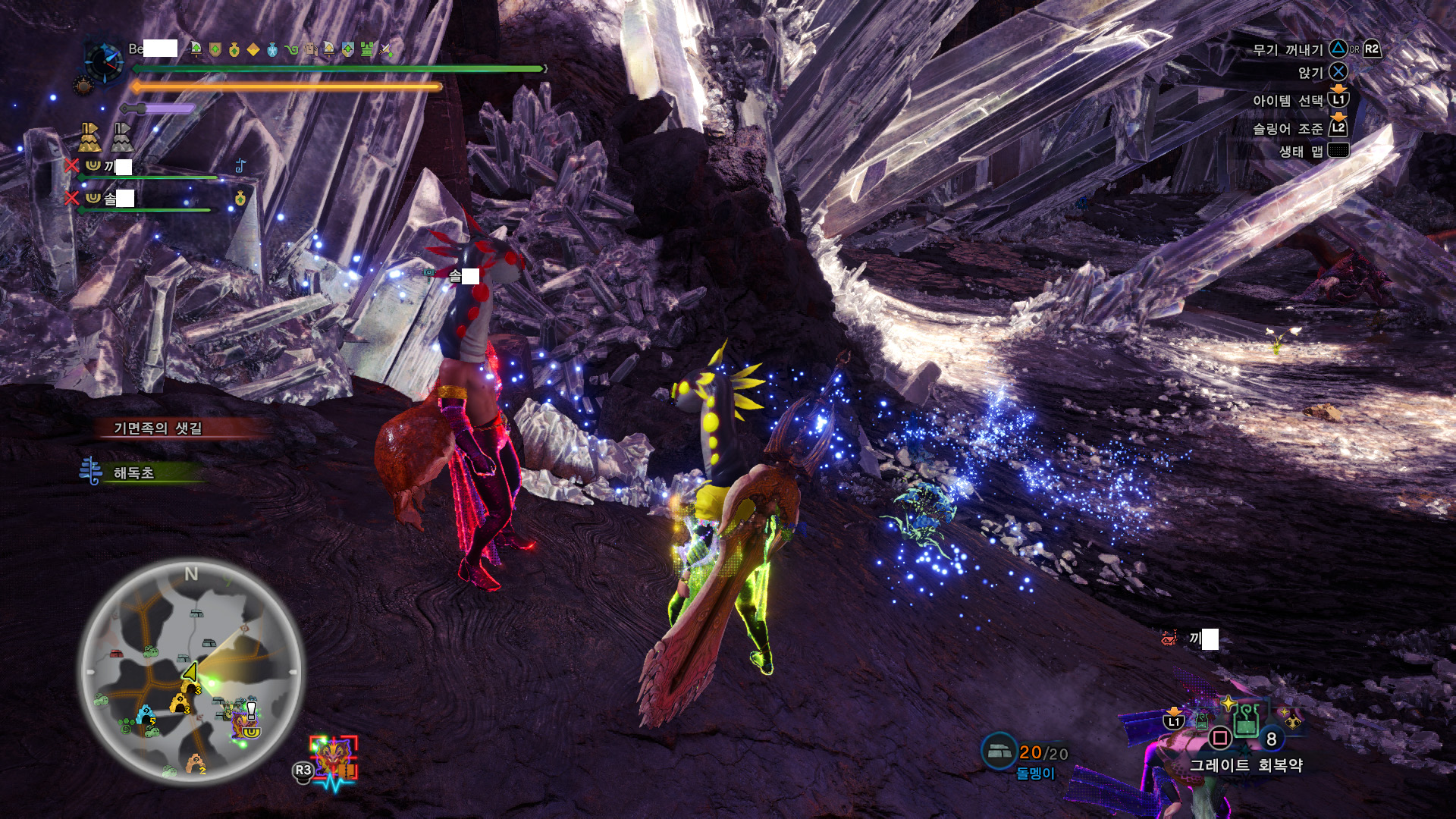The width and height of the screenshot is (1456, 819).
Task: Click the quest timer clock icon
Action: tap(103, 61)
